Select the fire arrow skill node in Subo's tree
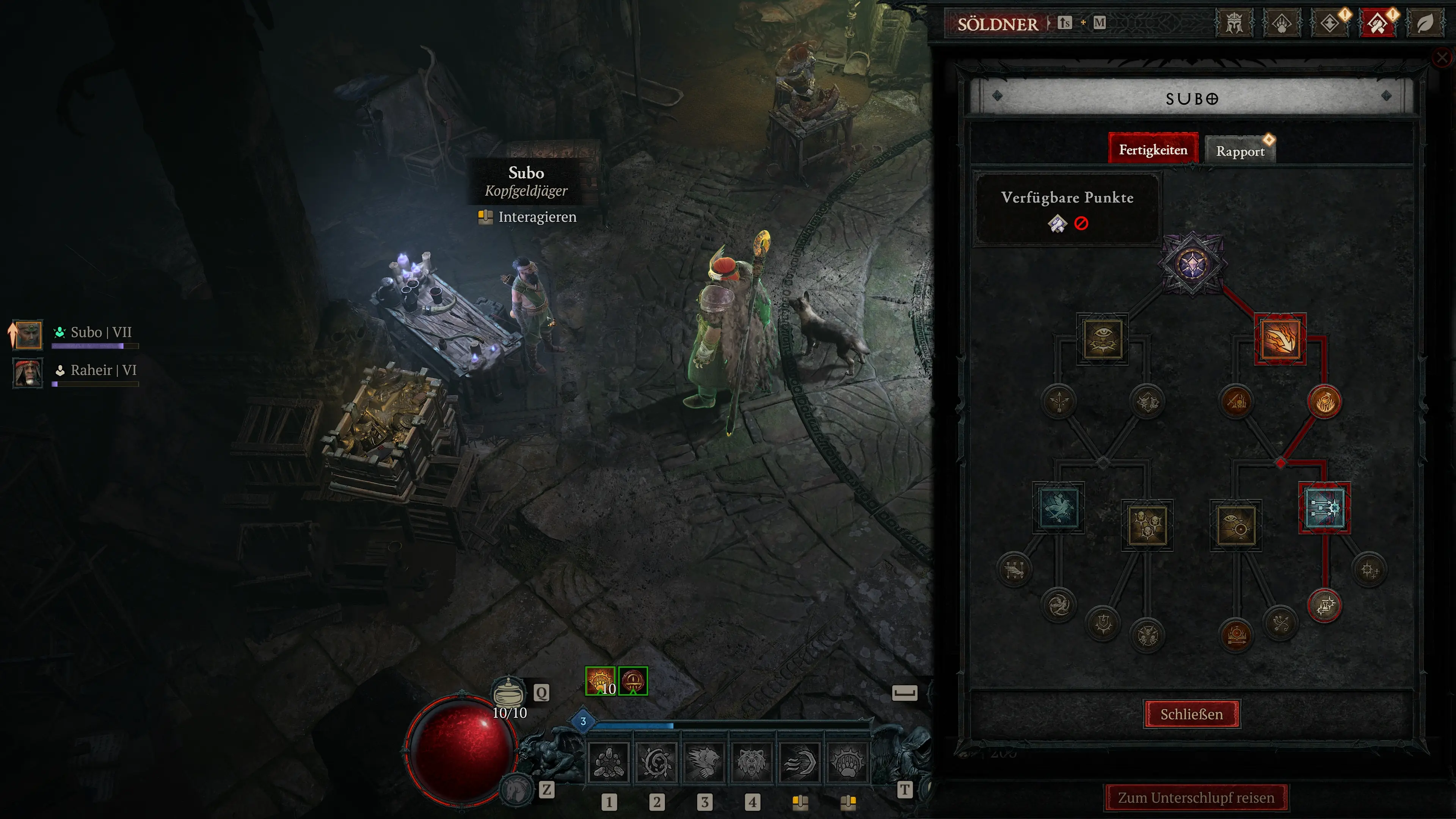Image resolution: width=1456 pixels, height=819 pixels. [x=1280, y=339]
